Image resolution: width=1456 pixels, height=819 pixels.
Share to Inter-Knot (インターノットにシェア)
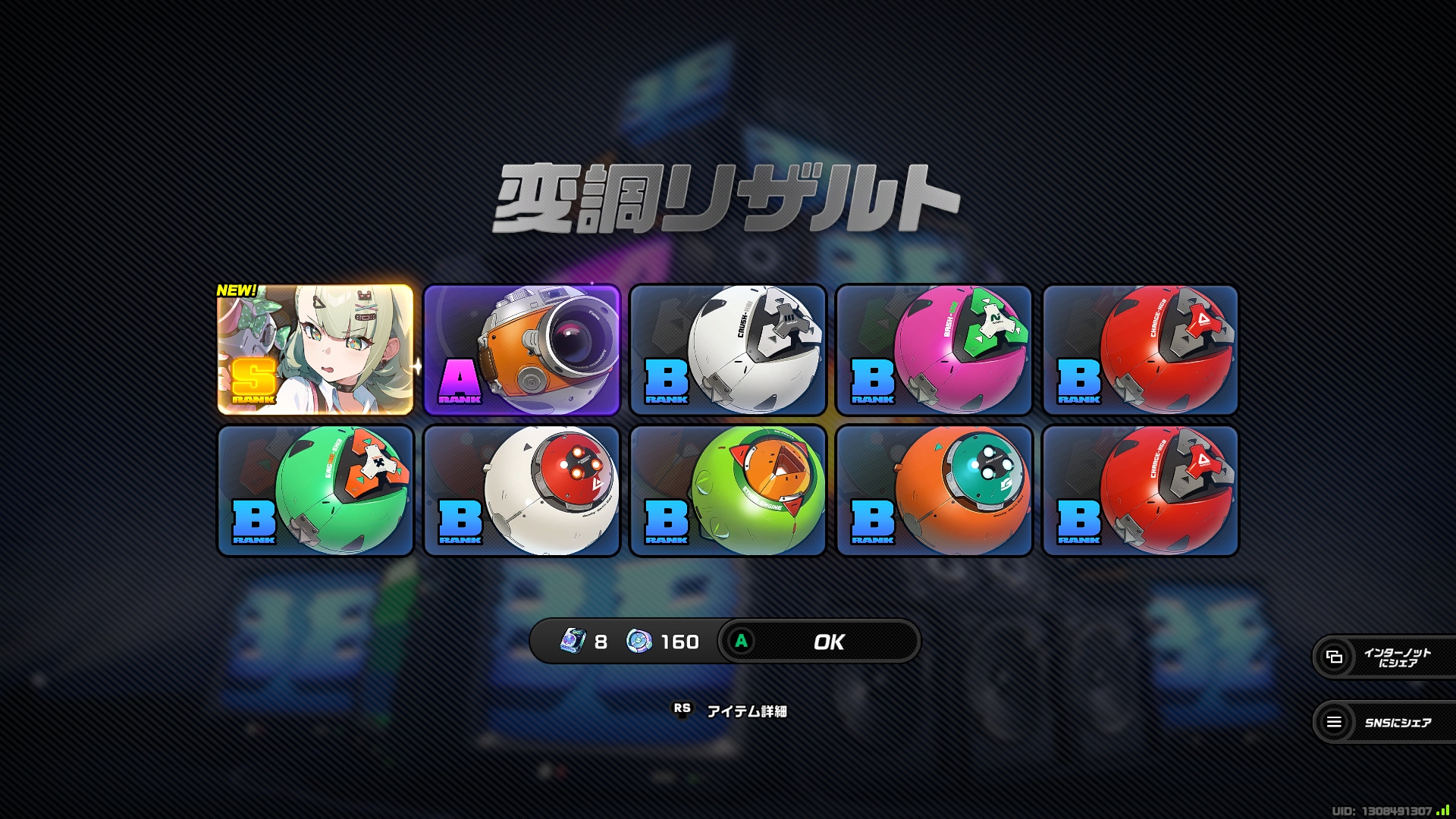tap(1384, 657)
